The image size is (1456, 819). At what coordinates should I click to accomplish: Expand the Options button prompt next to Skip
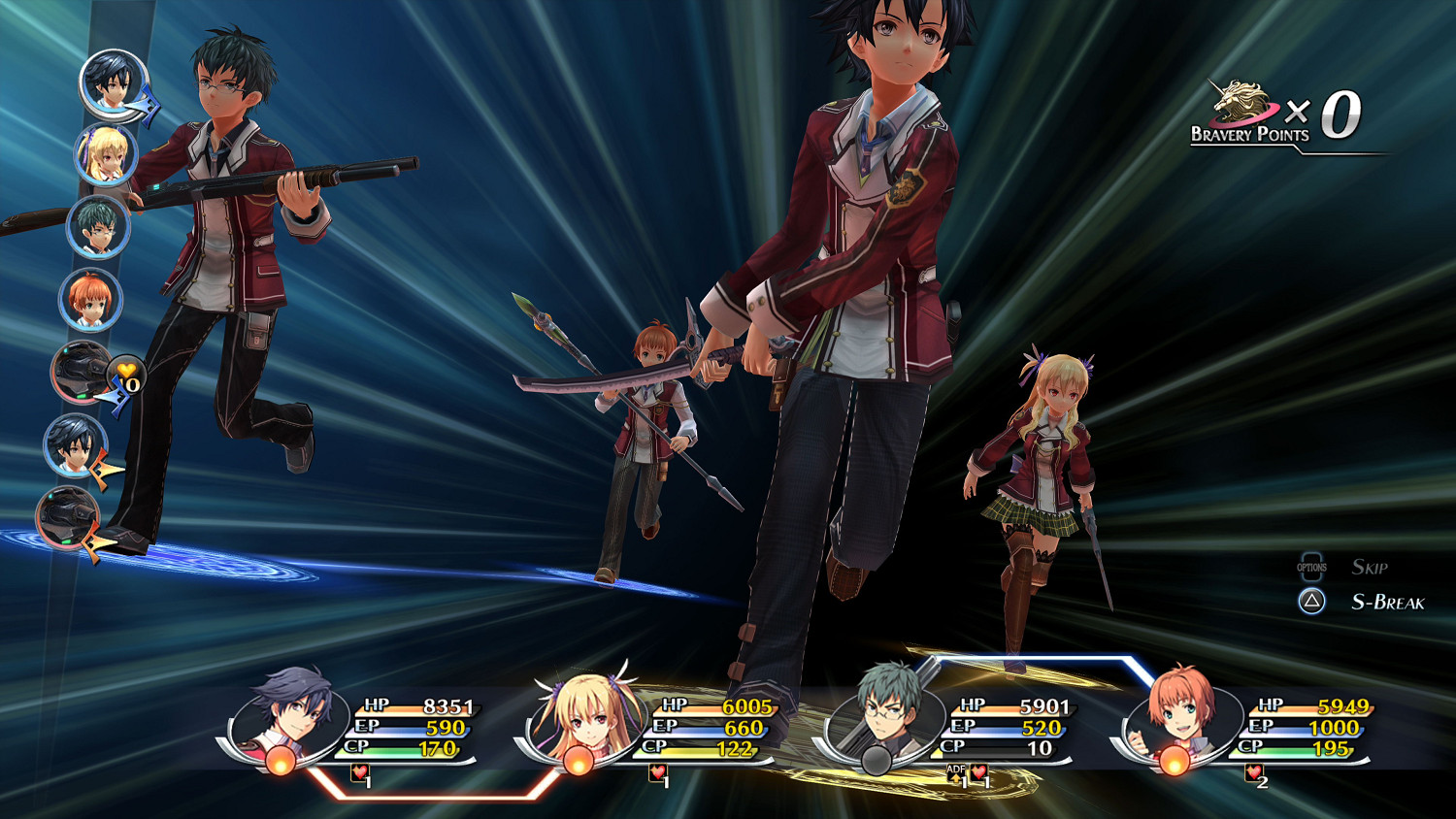coord(1312,566)
